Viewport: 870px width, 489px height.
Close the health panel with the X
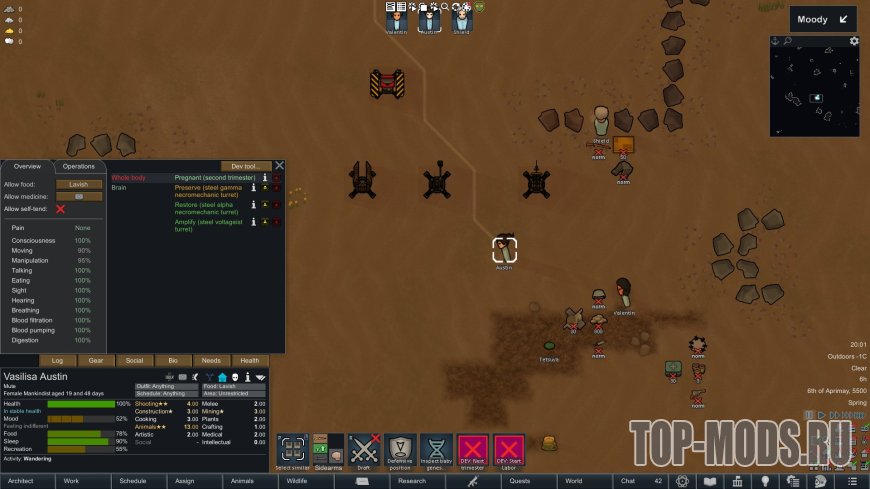280,166
